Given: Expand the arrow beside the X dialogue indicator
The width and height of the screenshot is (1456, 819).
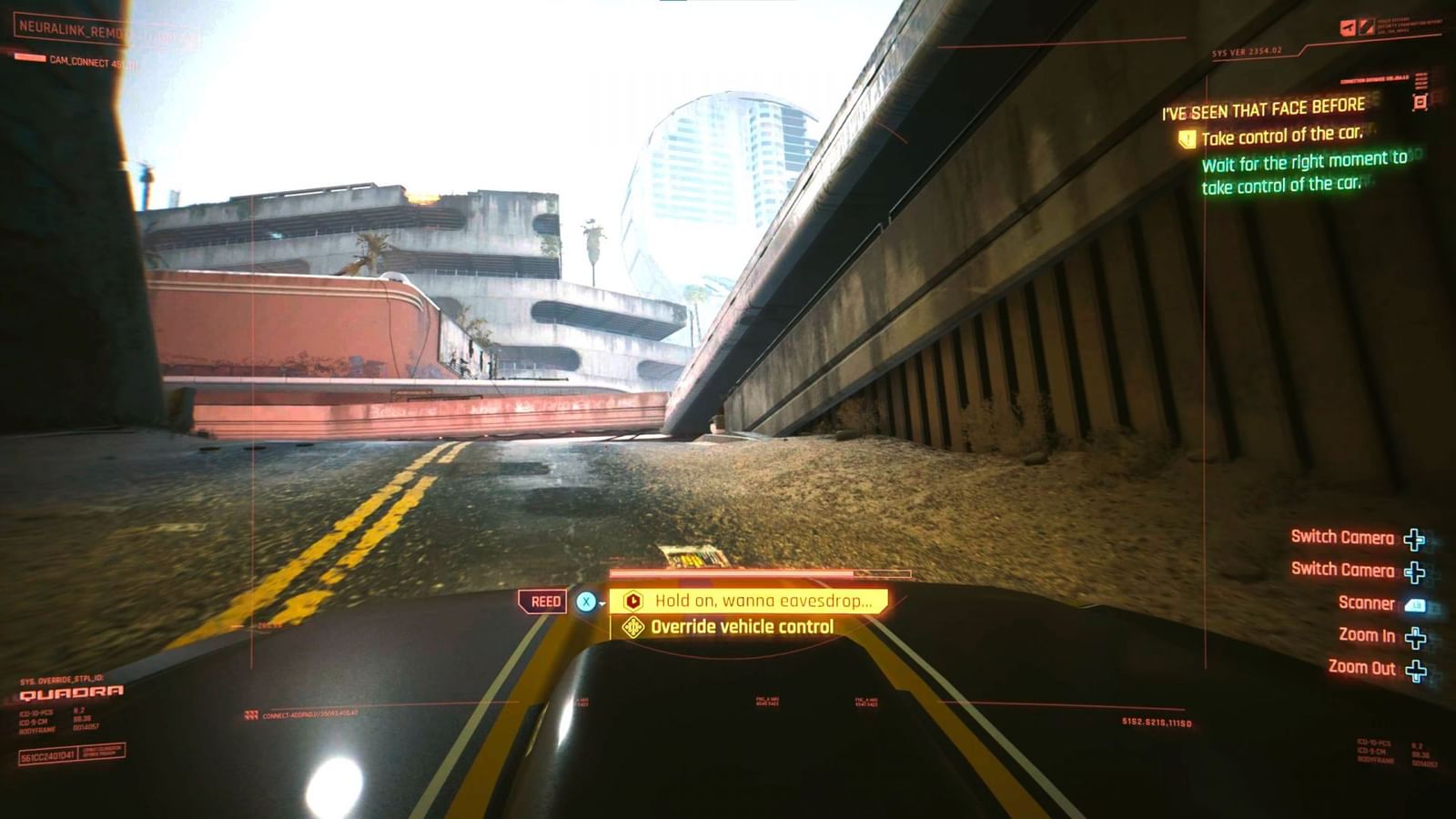Looking at the screenshot, I should click(603, 604).
